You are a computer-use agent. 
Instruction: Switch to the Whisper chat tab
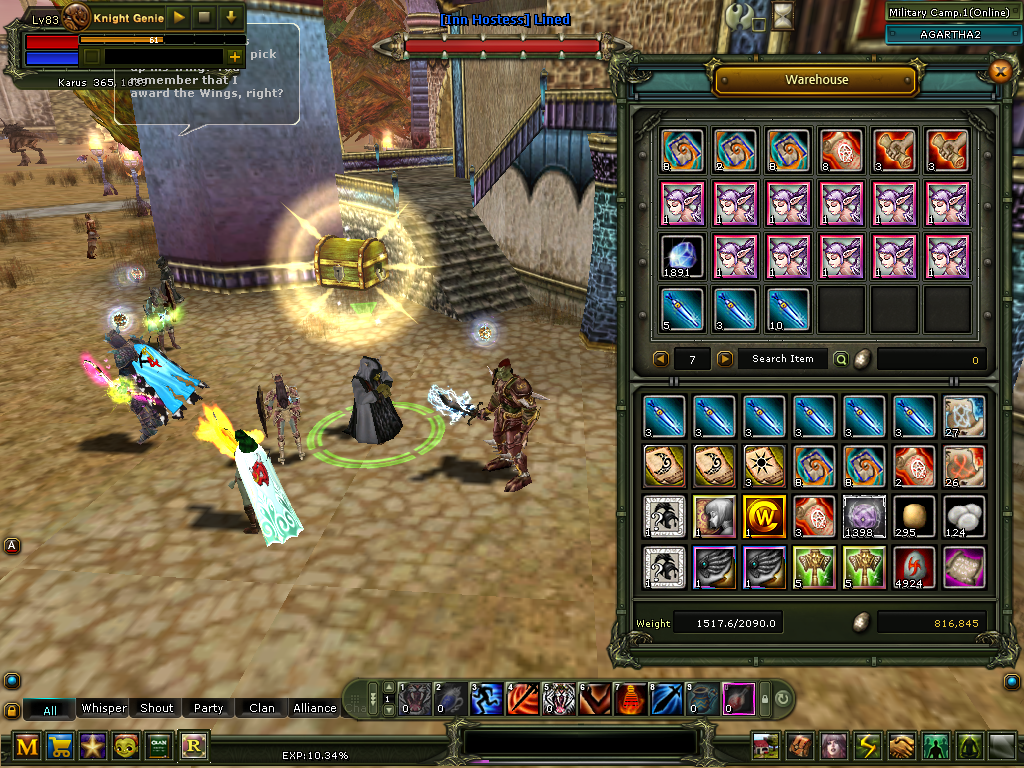click(104, 708)
